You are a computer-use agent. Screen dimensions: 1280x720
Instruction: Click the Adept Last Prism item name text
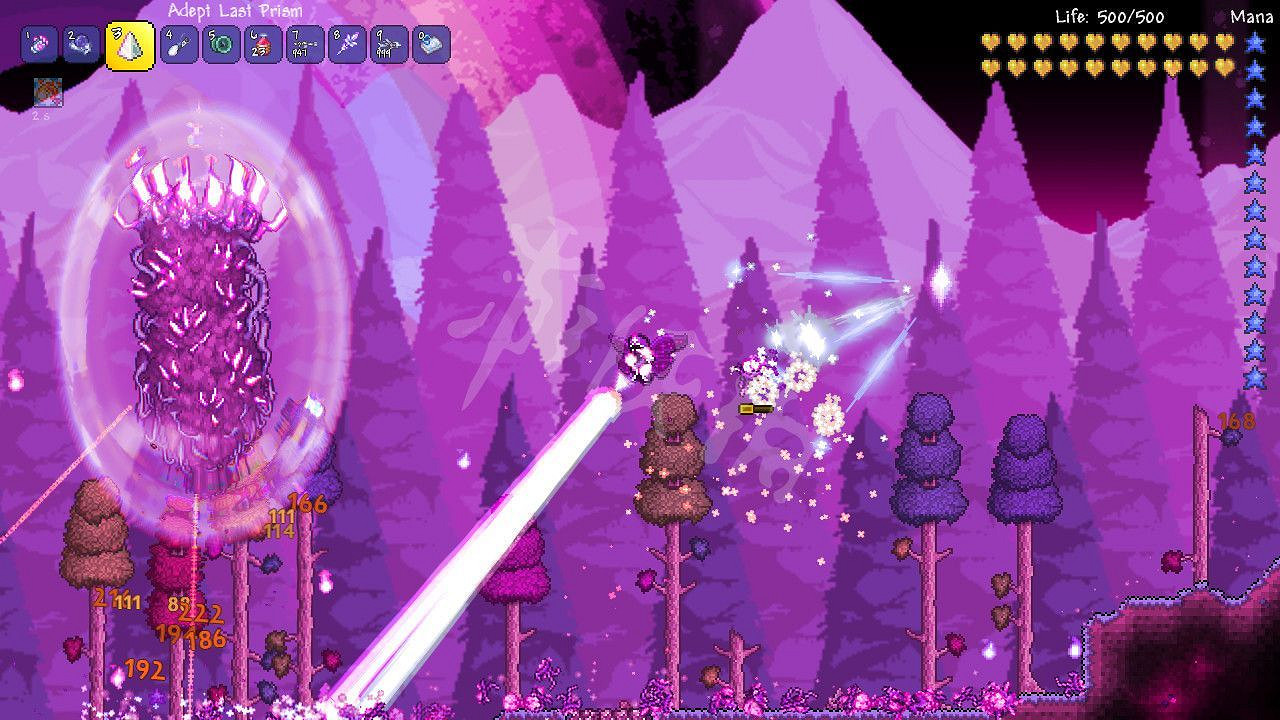[235, 9]
